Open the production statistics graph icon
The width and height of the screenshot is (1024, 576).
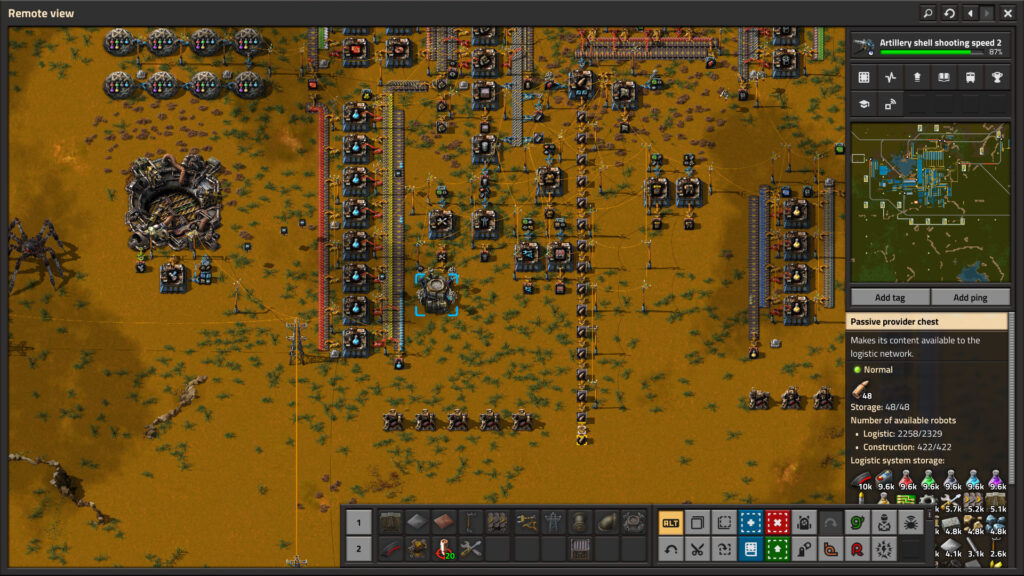coord(890,77)
